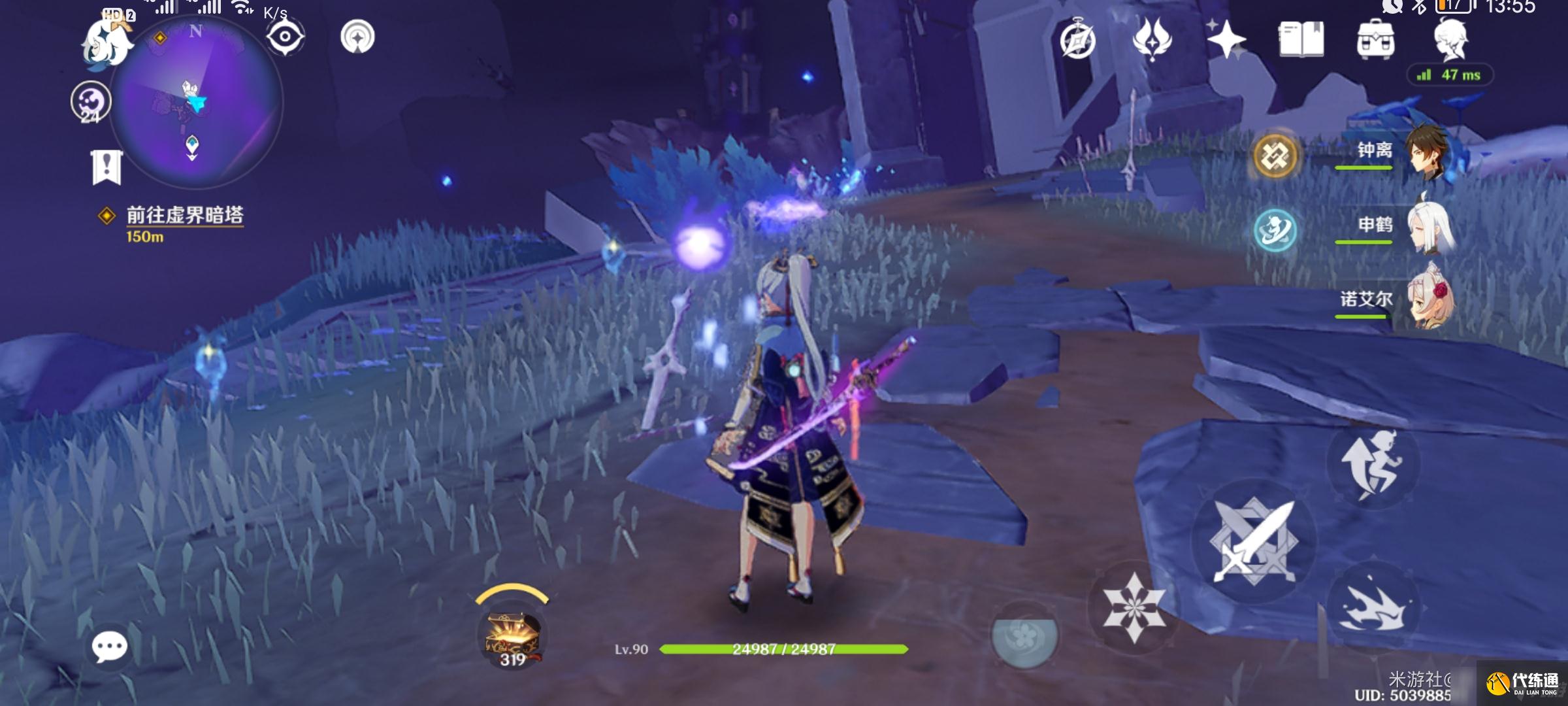Use the treasure chest gadget with 319
Image resolution: width=1568 pixels, height=706 pixels.
512,636
